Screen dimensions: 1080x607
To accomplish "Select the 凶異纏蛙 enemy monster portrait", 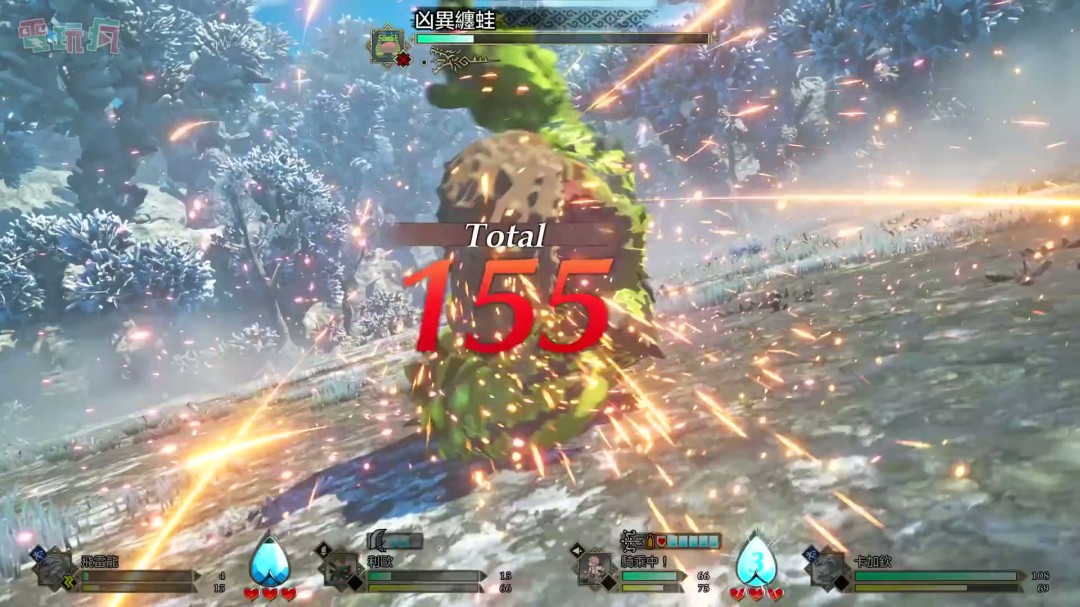I will [385, 46].
